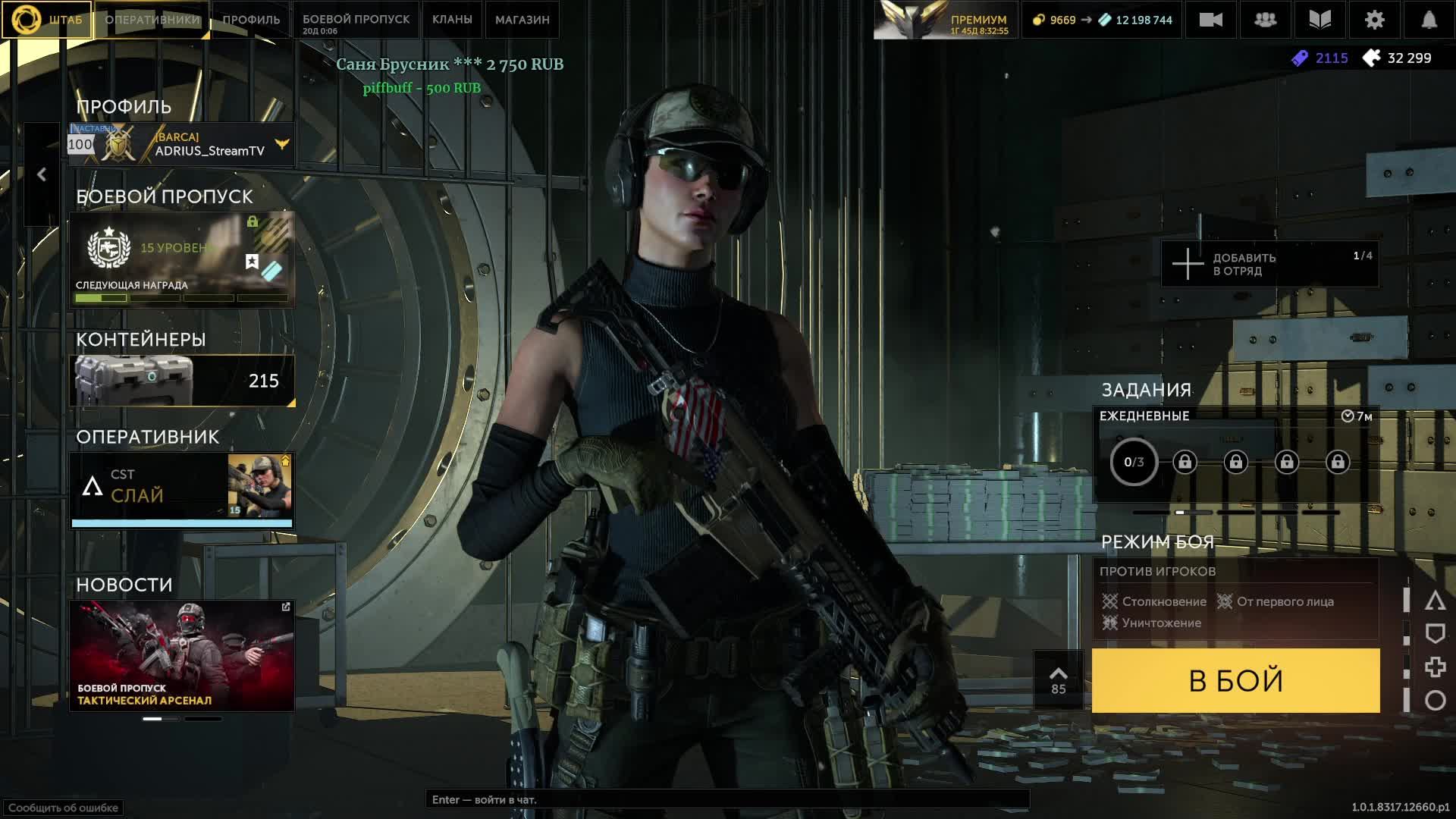This screenshot has height=819, width=1456.
Task: Switch to the Профиль tab
Action: (x=251, y=20)
